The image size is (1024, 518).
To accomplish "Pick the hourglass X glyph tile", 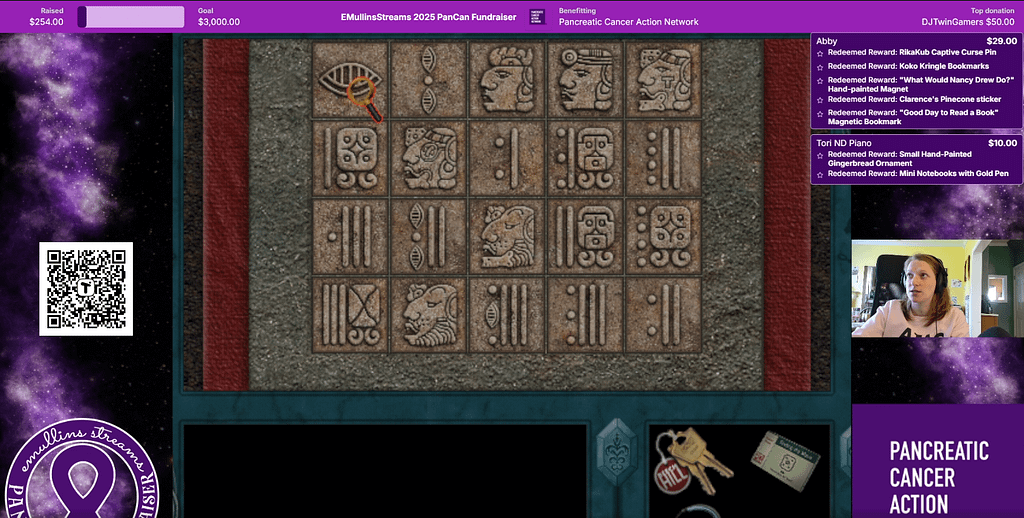I will pyautogui.click(x=349, y=315).
